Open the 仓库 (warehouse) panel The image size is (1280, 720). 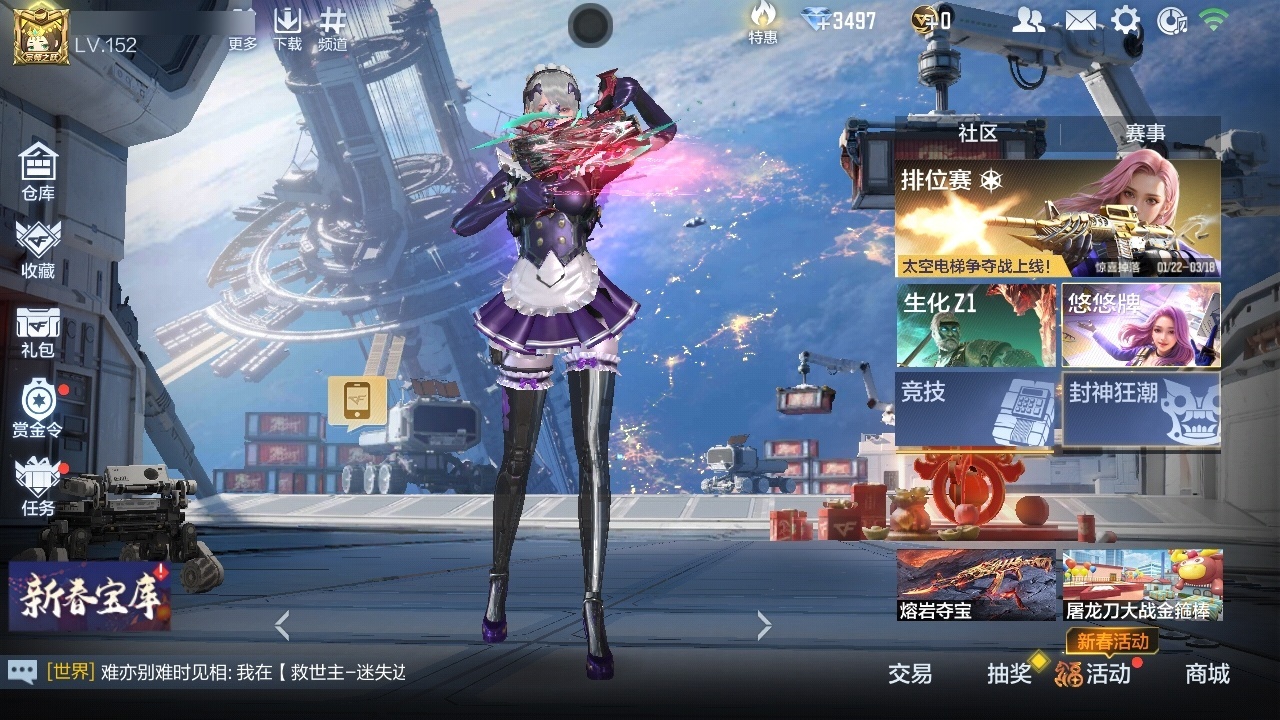pos(38,166)
